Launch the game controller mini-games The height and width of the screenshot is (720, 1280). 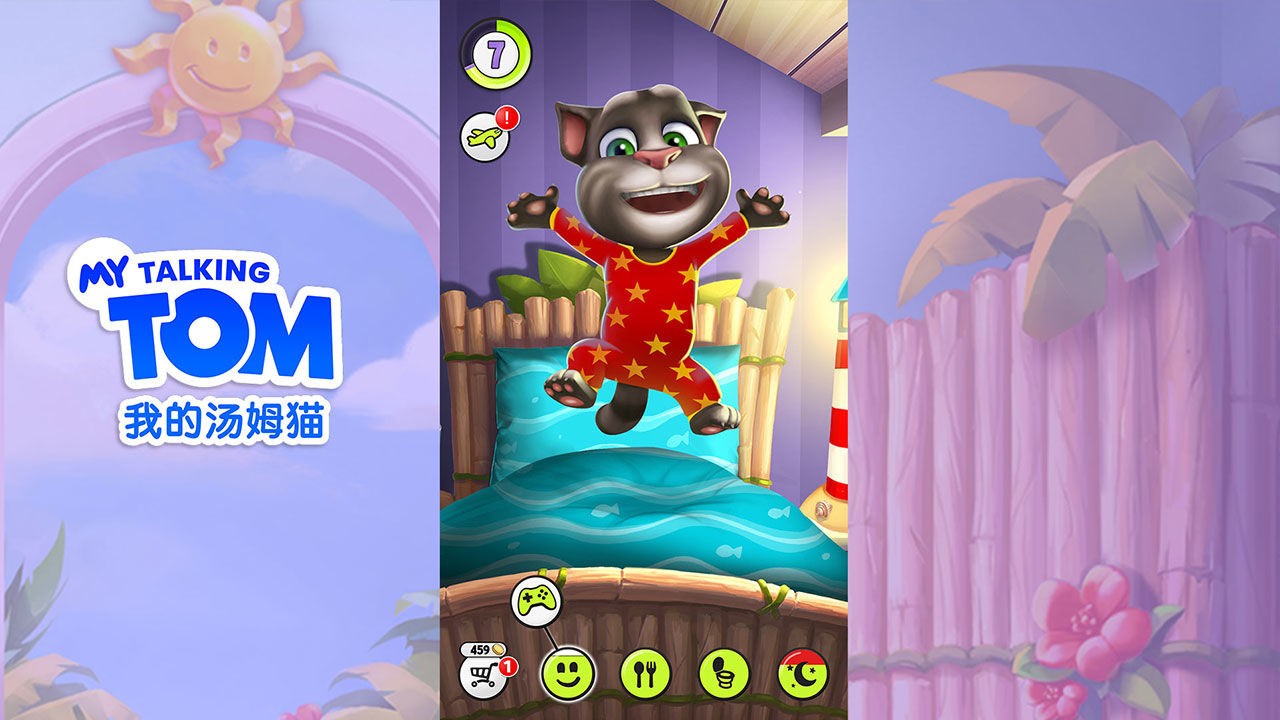536,600
